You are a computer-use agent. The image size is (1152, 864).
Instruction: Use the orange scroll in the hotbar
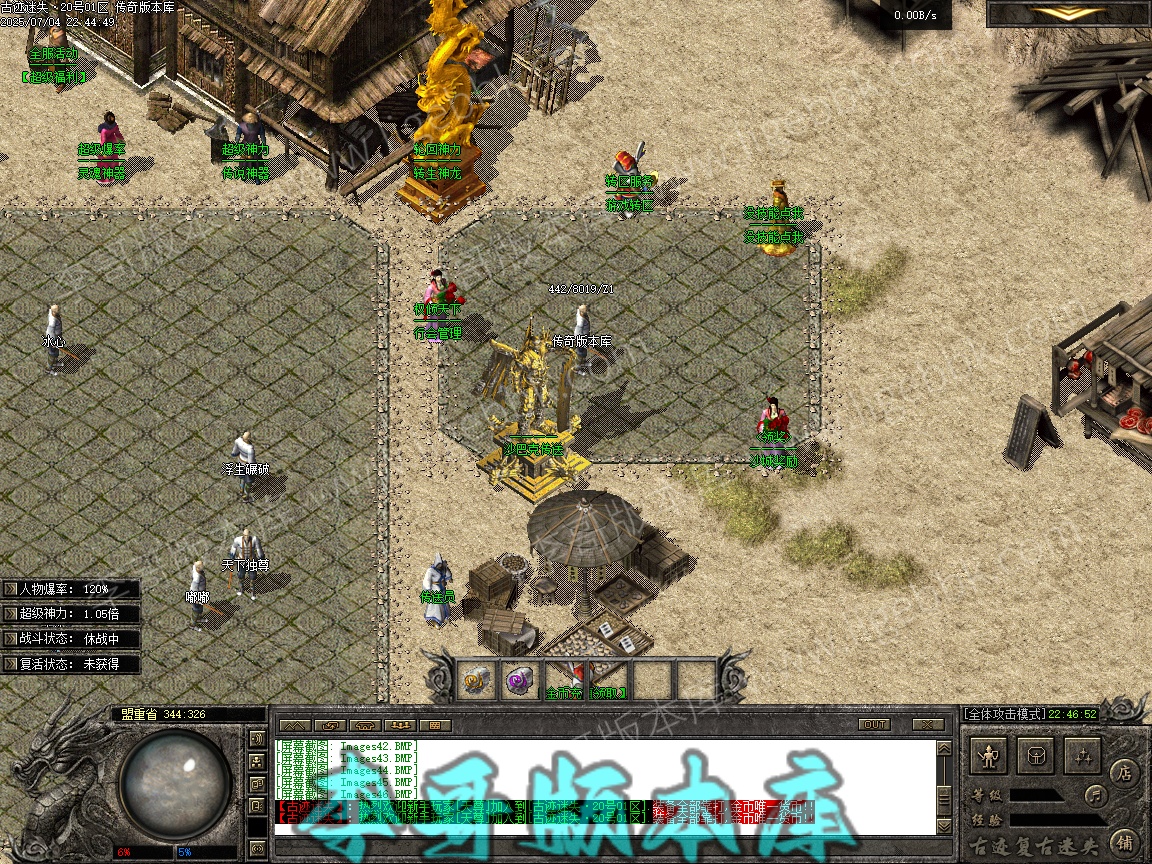[474, 681]
